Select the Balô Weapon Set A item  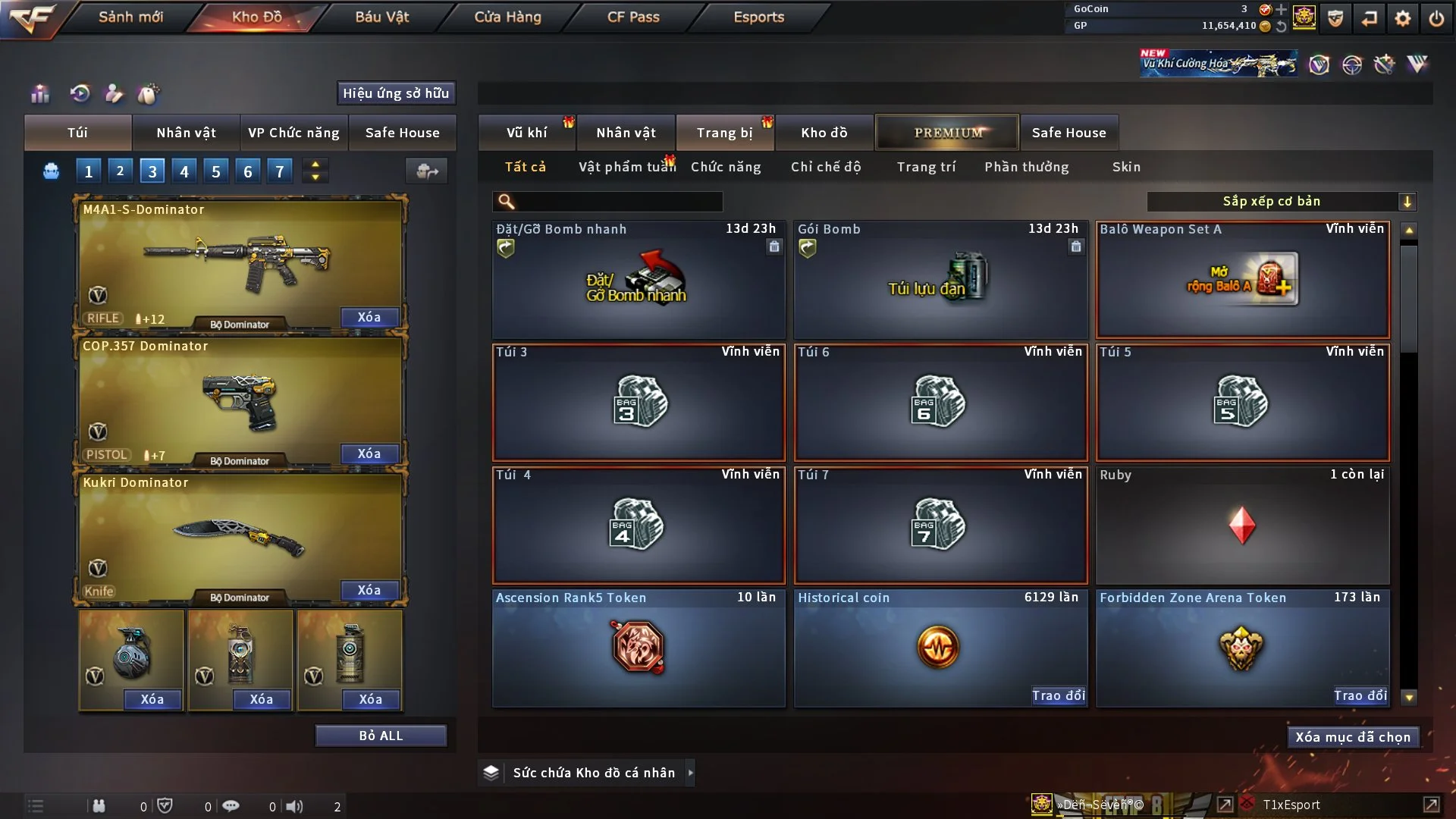point(1242,280)
